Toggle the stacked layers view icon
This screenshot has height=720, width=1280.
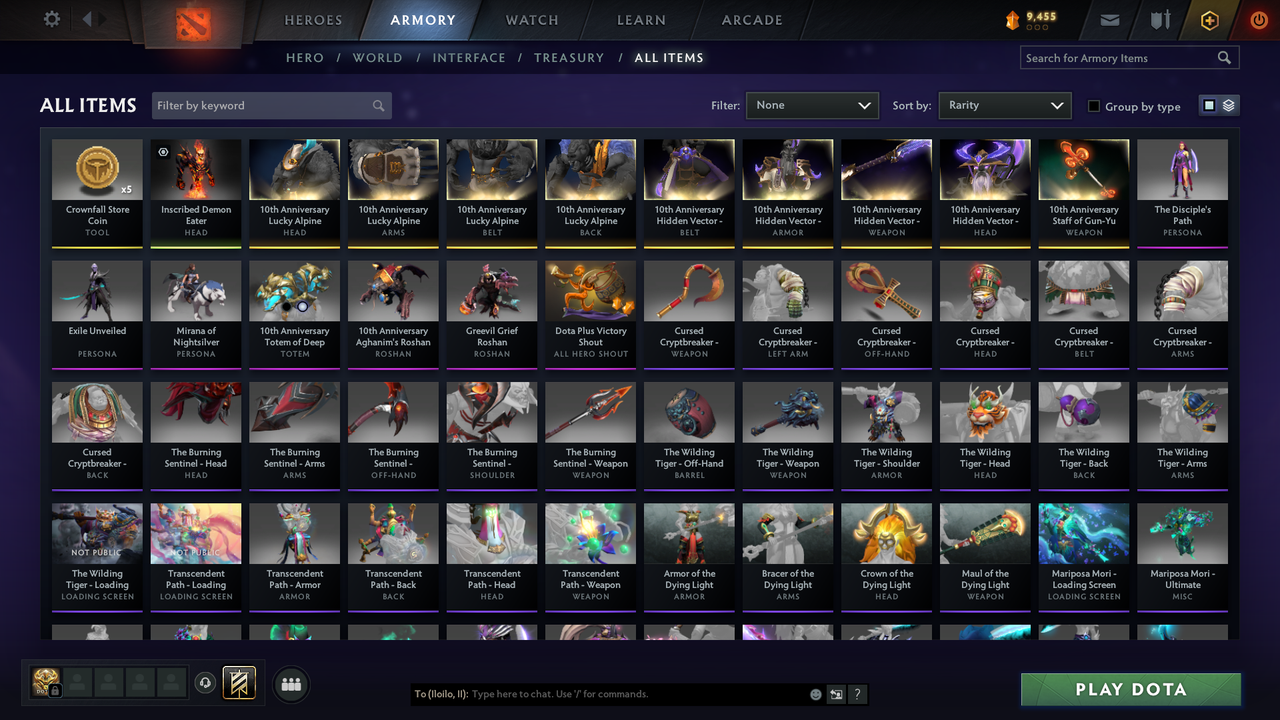click(x=1228, y=105)
